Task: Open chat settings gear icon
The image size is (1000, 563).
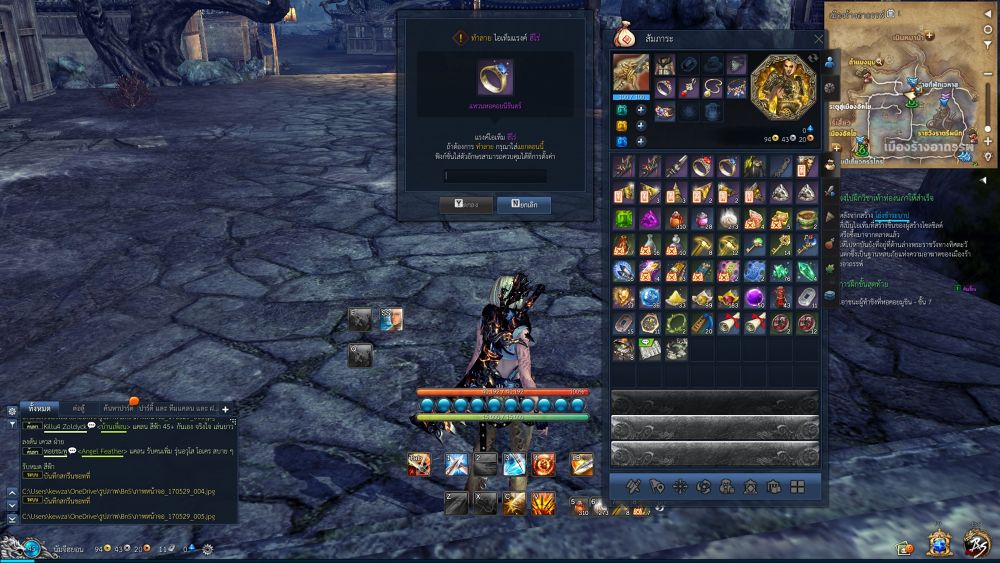Action: coord(11,410)
